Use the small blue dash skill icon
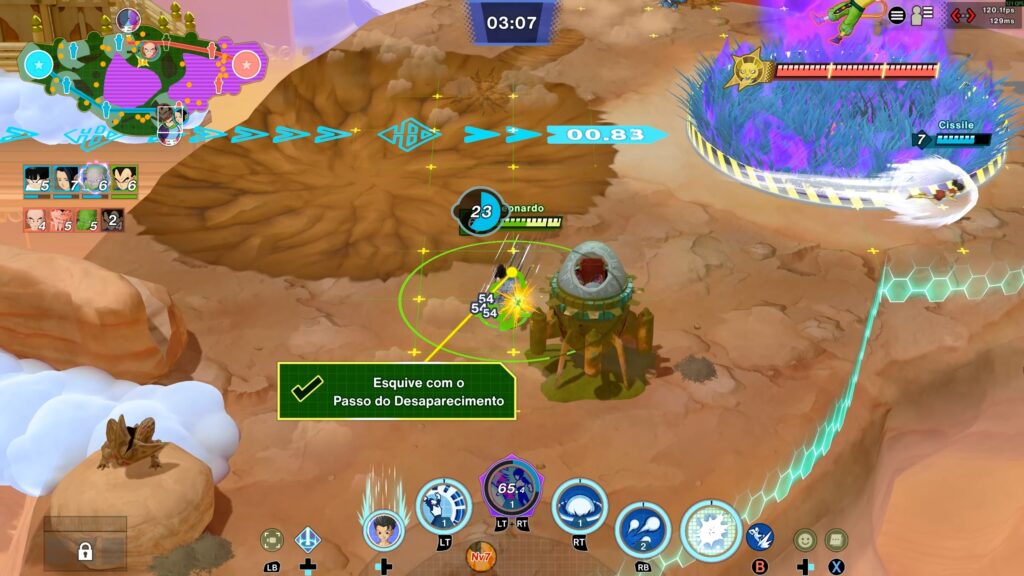Viewport: 1024px width, 576px height. (760, 537)
